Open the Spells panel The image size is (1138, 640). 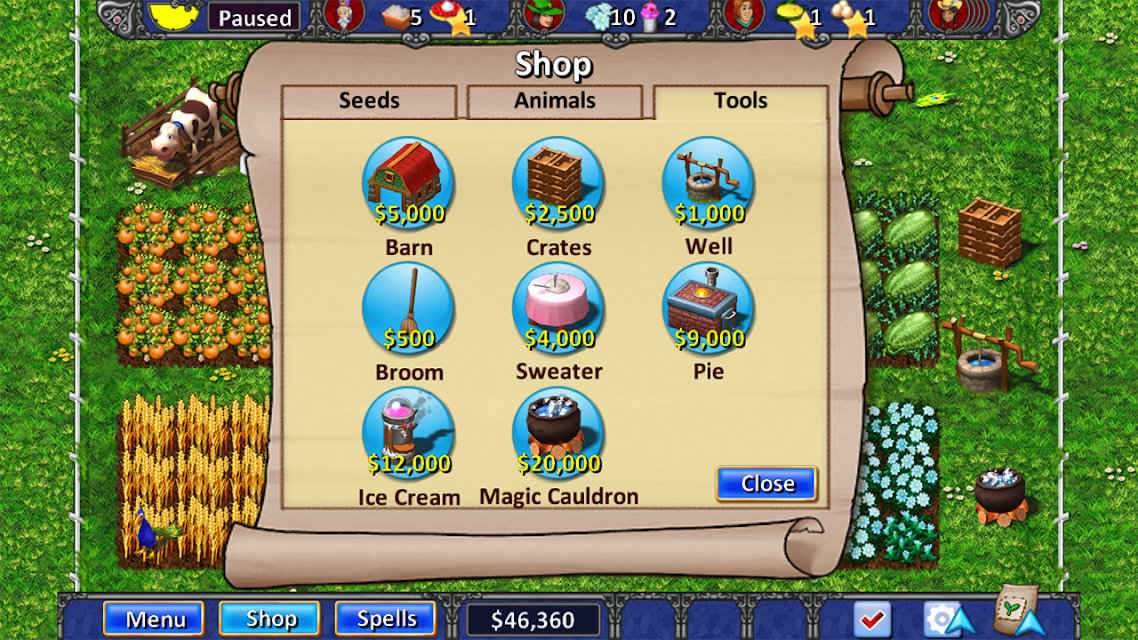coord(386,619)
